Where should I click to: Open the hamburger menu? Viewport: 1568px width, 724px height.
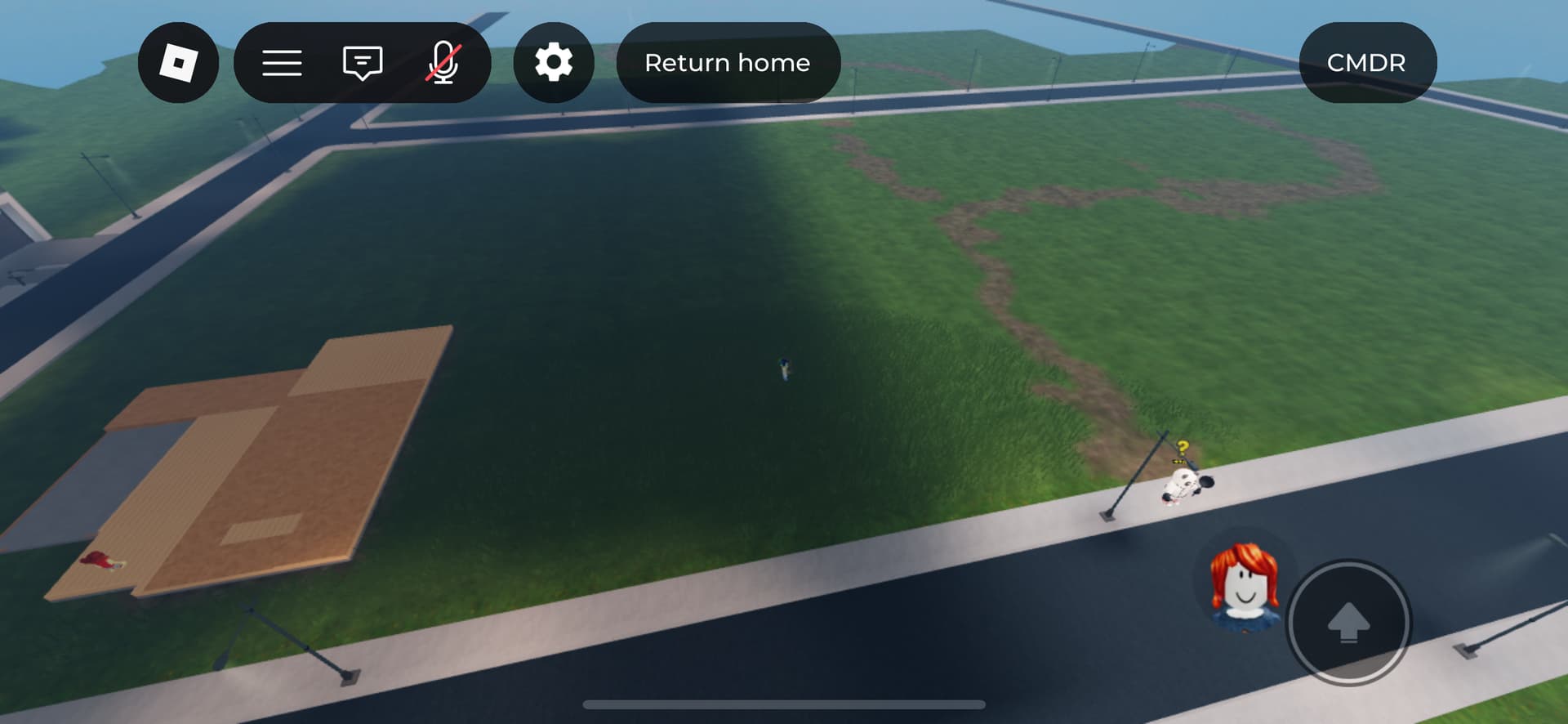coord(282,63)
